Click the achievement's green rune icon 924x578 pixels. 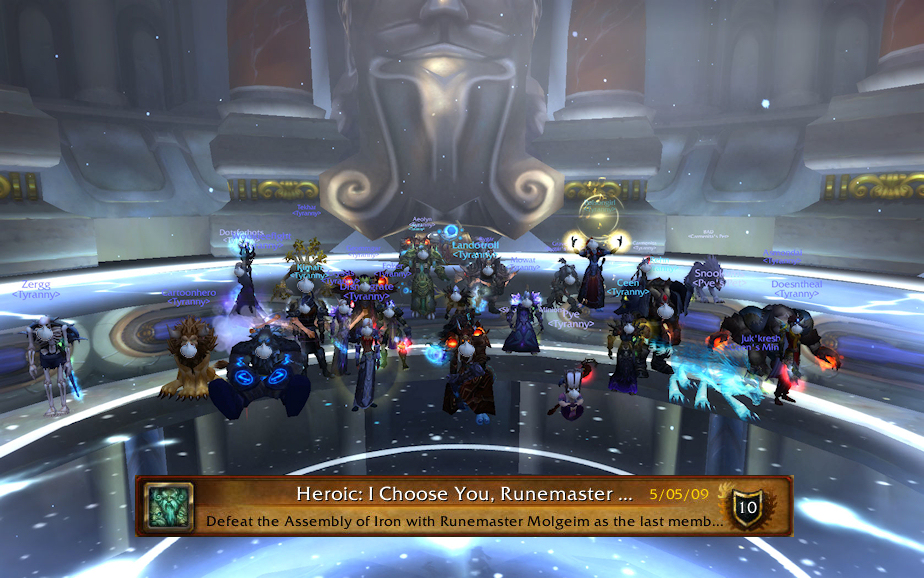click(169, 506)
